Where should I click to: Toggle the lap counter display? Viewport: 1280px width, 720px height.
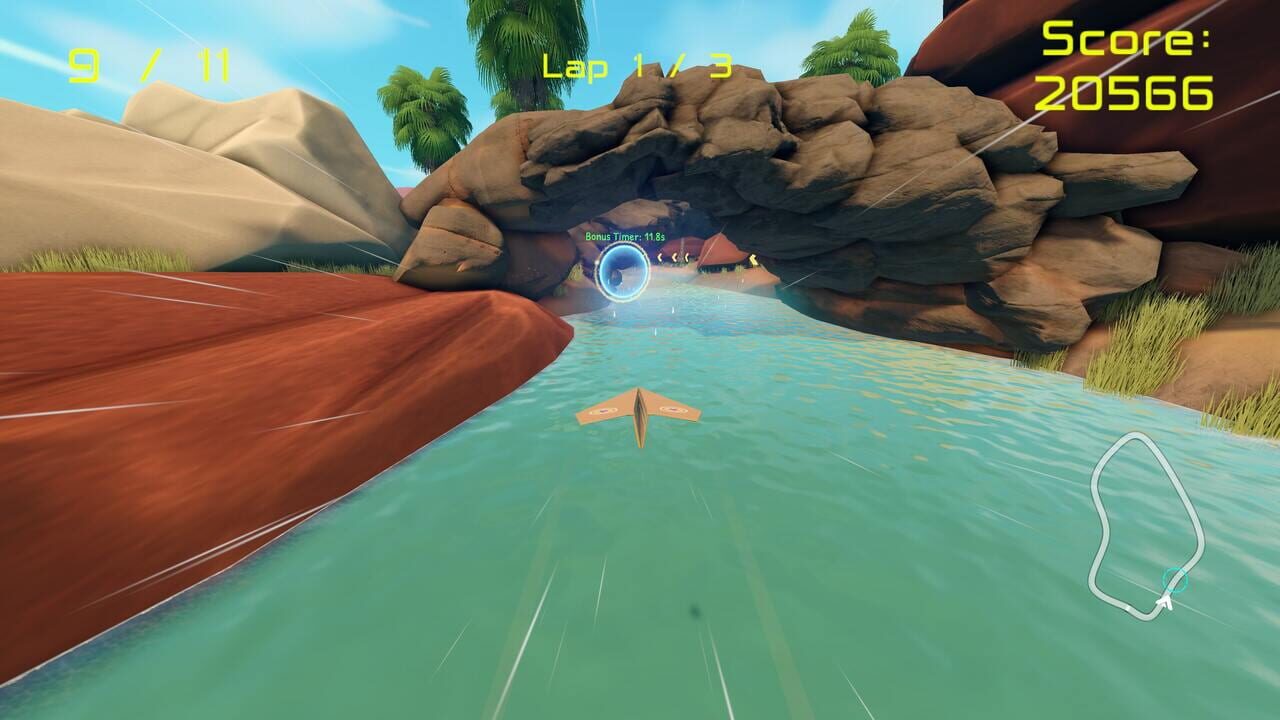tap(637, 65)
